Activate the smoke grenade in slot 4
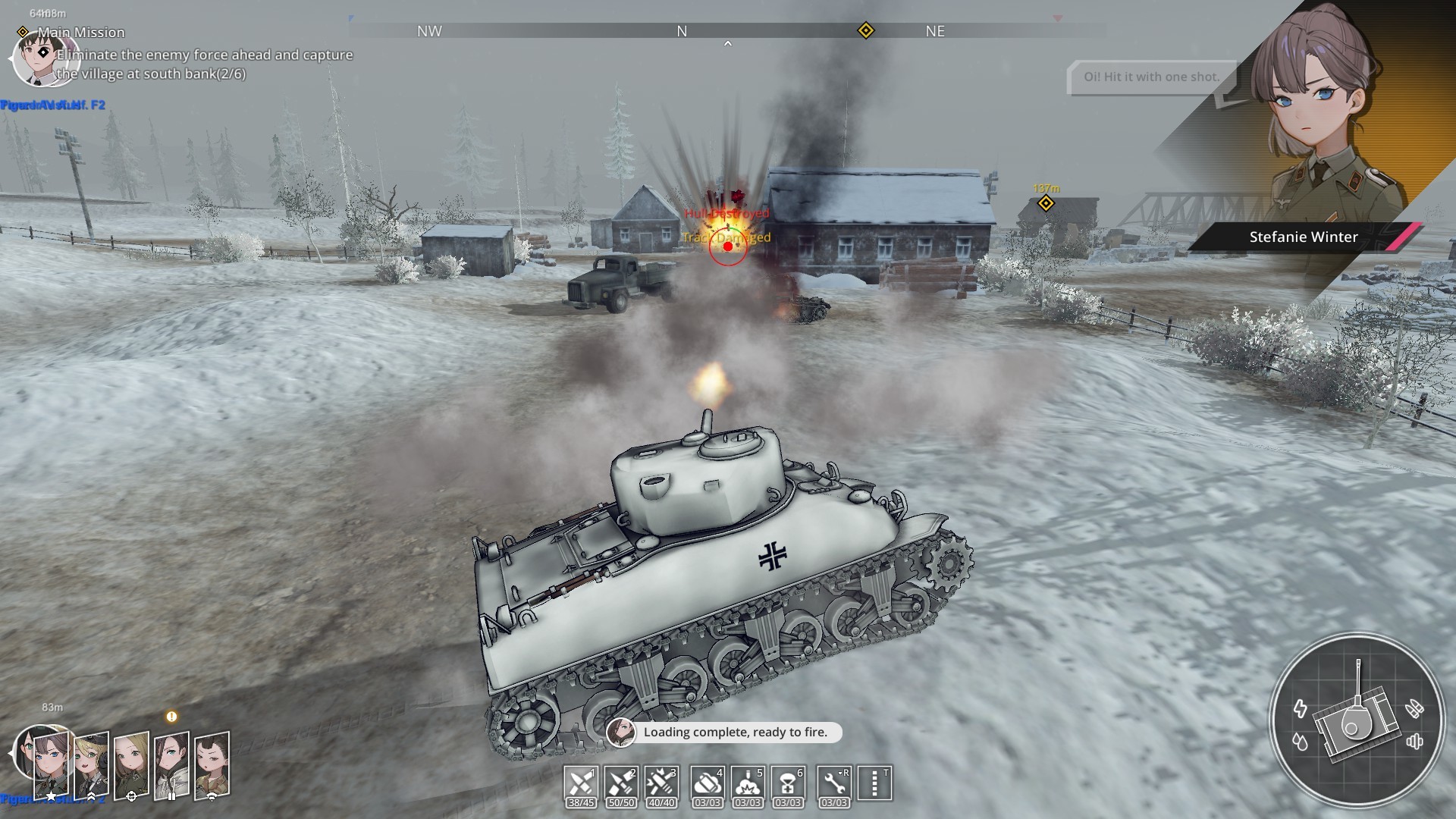Image resolution: width=1456 pixels, height=819 pixels. click(x=706, y=783)
